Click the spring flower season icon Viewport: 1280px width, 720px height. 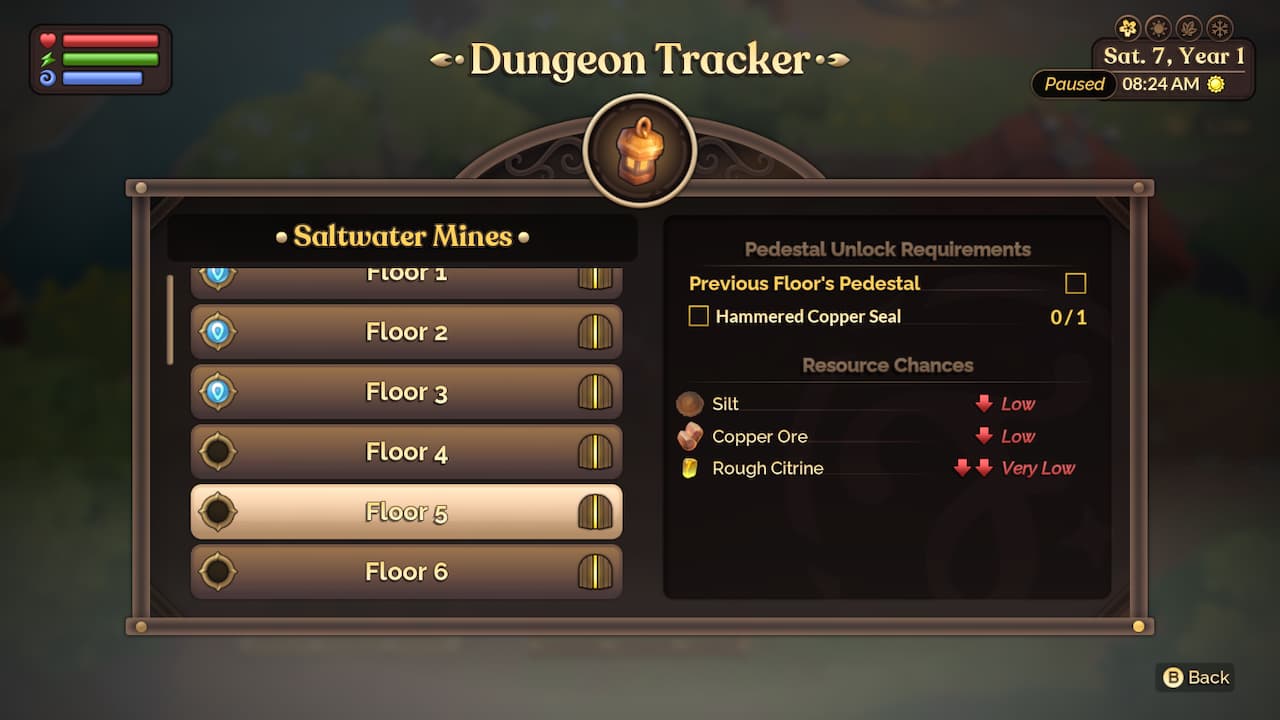coord(1127,27)
